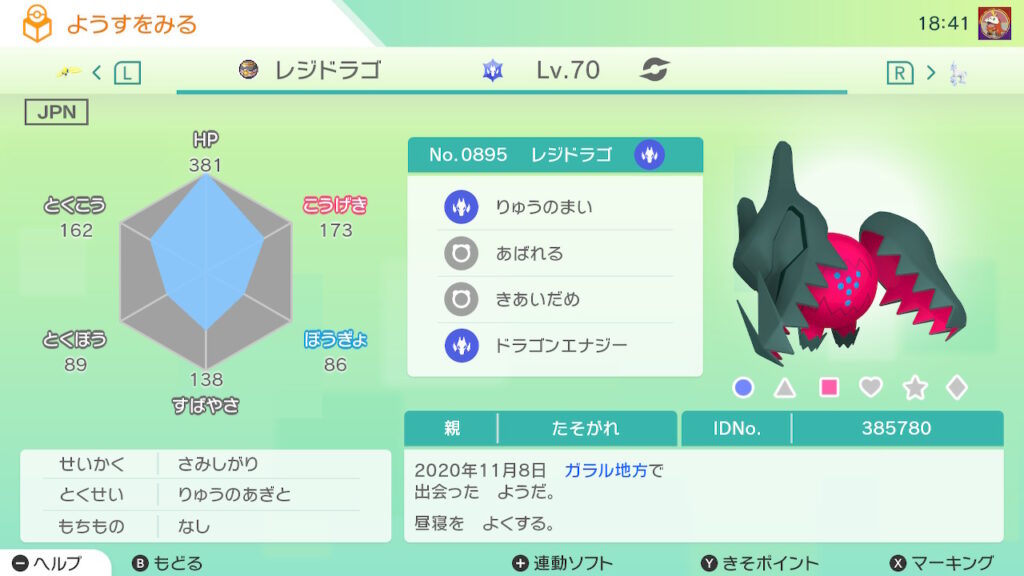Toggle the star marking
1024x576 pixels.
pos(915,387)
